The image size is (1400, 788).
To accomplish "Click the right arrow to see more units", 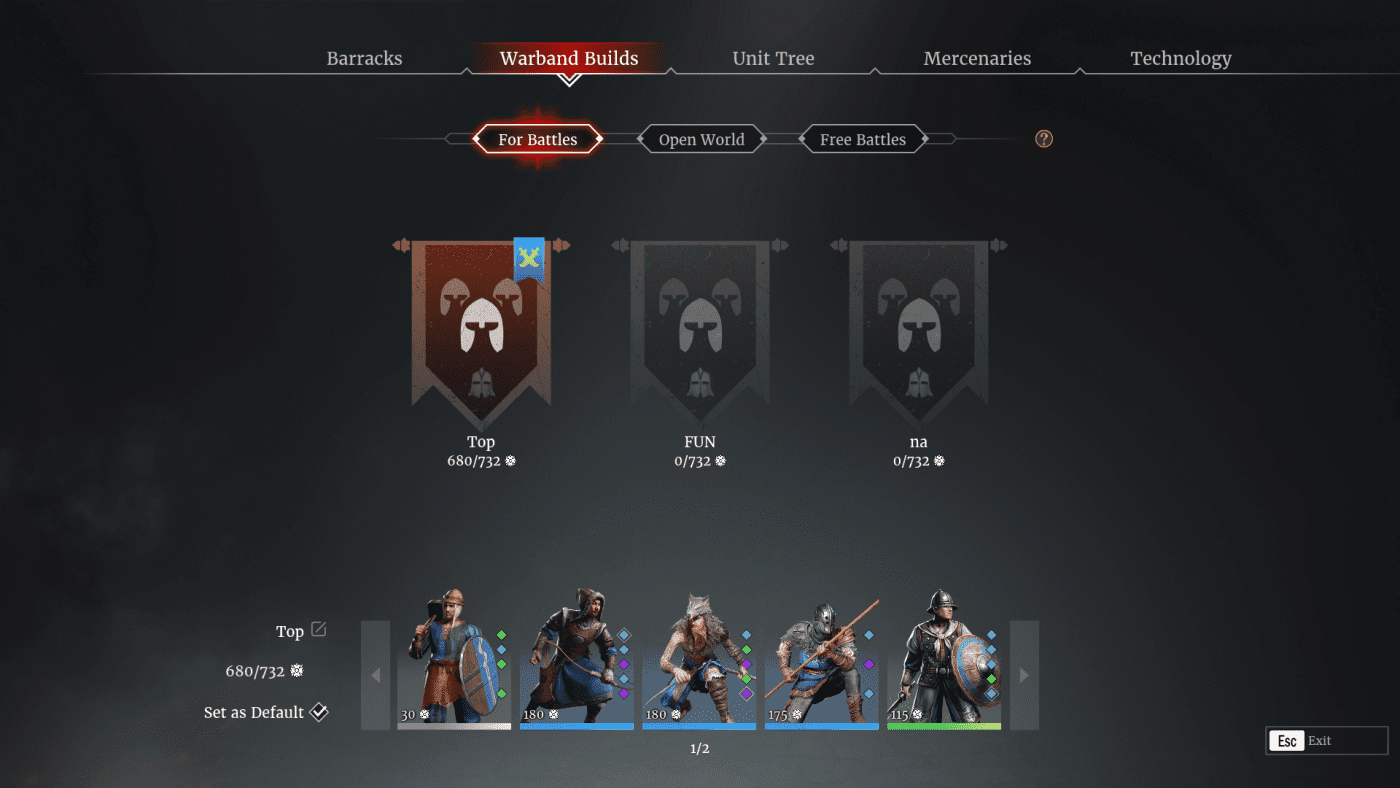I will click(x=1023, y=675).
